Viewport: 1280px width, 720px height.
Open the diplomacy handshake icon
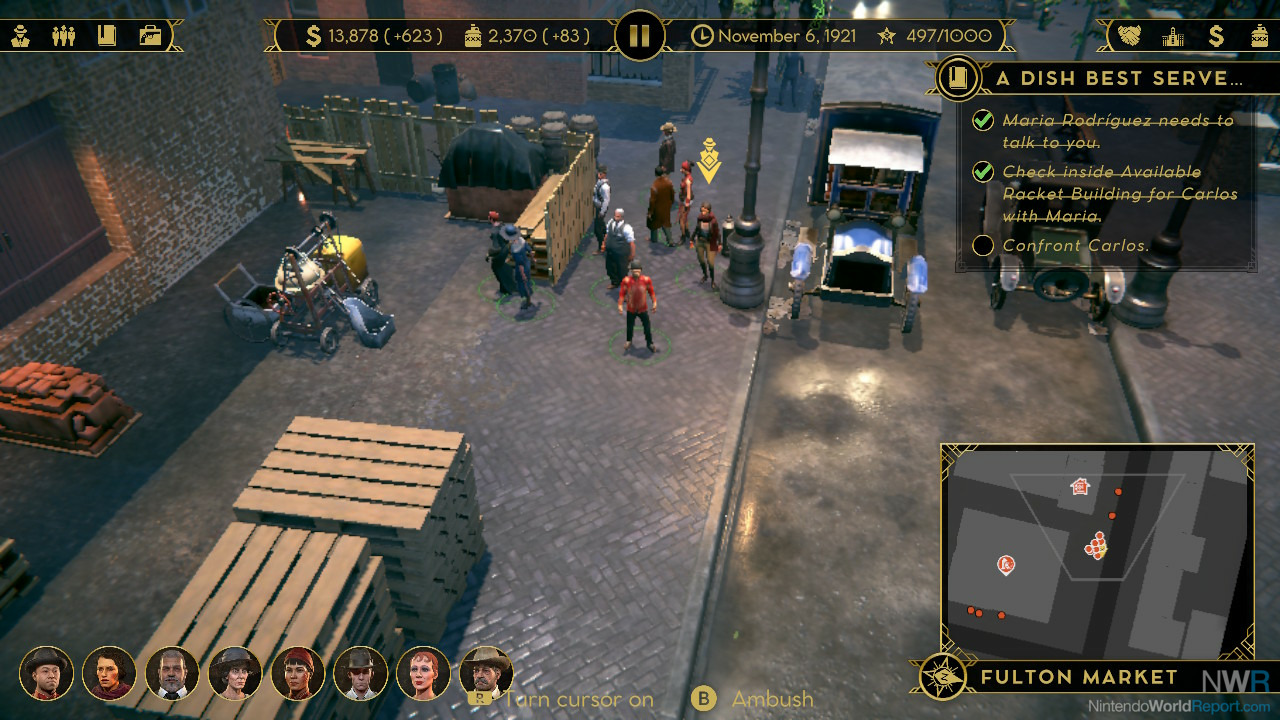coord(1129,37)
